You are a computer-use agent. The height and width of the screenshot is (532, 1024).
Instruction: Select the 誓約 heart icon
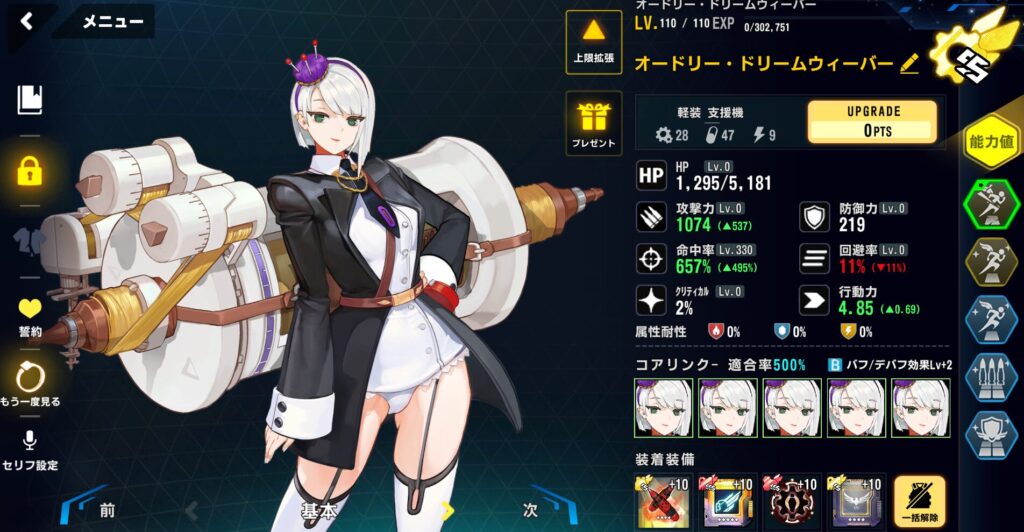(x=30, y=315)
